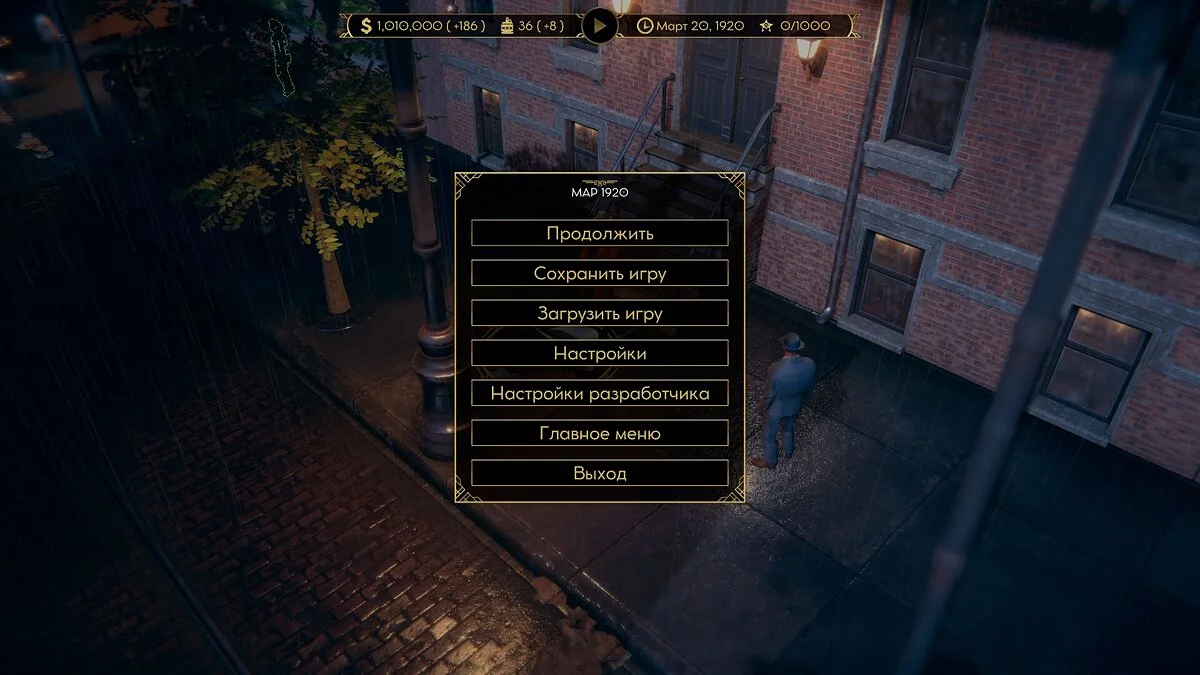Choose Настройки разработчика option

(x=600, y=393)
